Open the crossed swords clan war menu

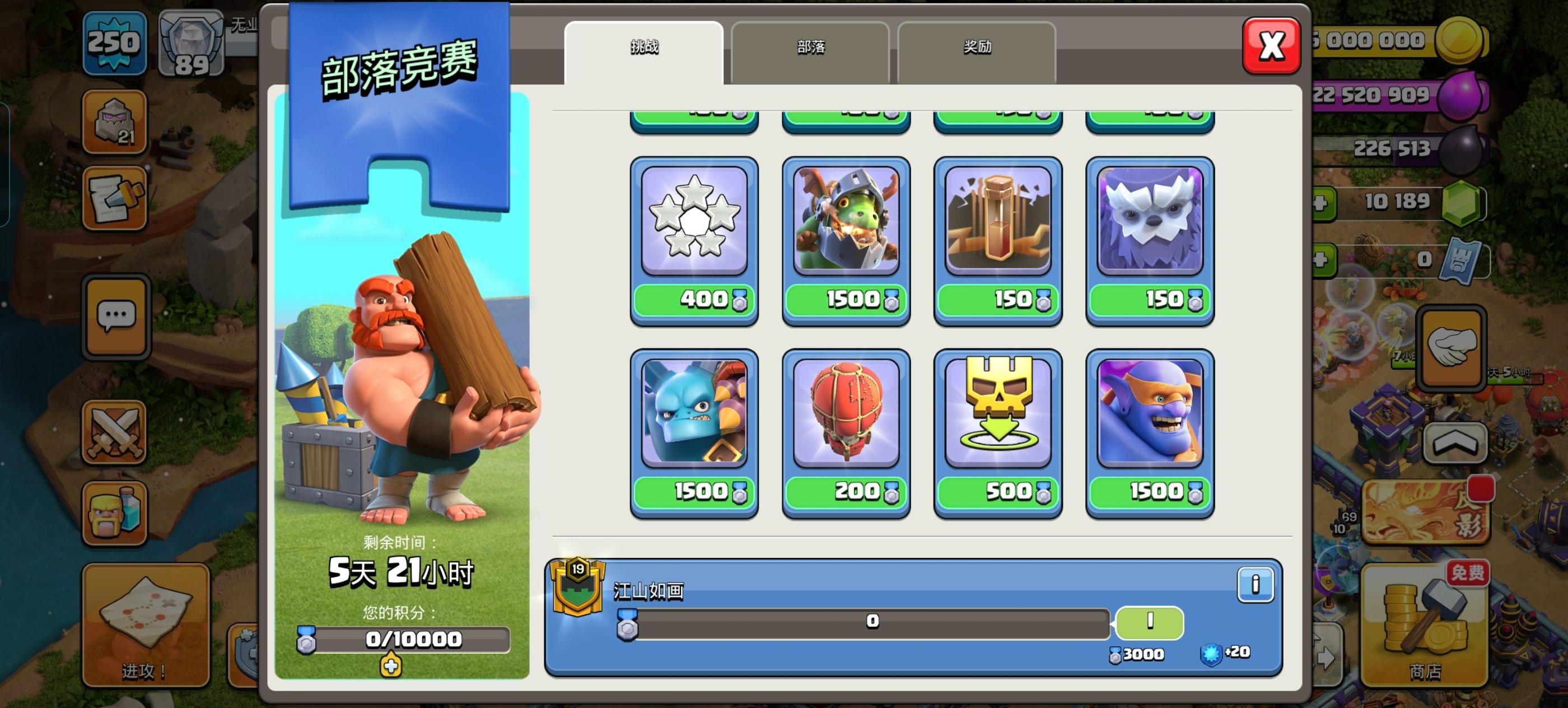114,433
